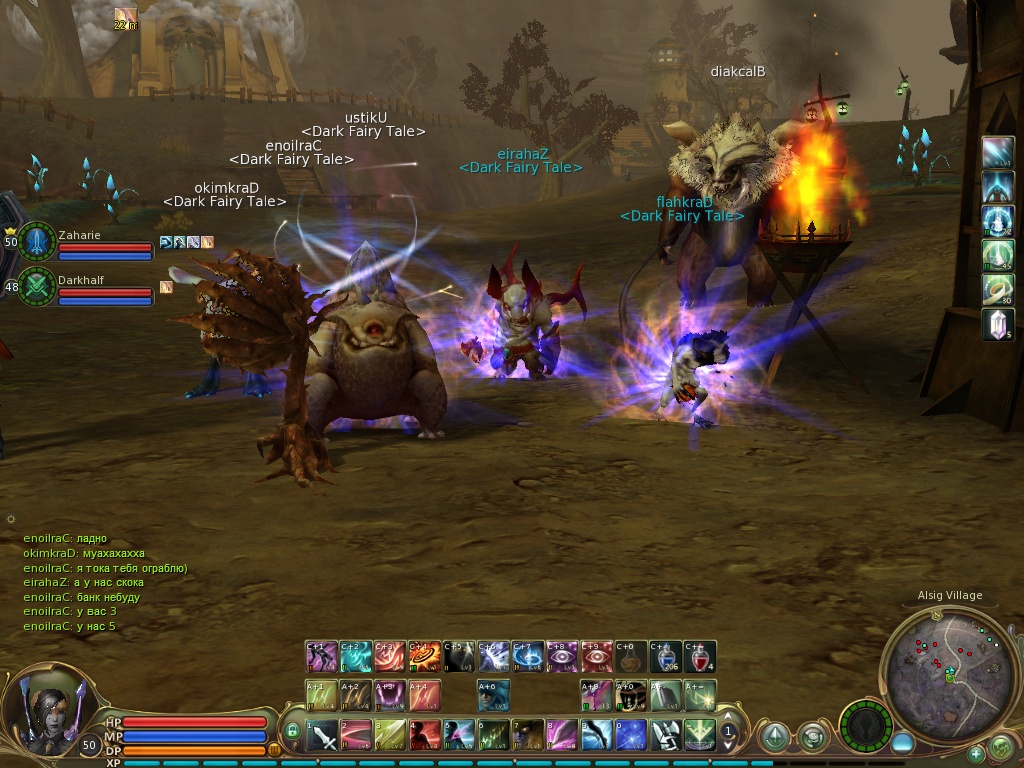Use the blue mana potion with 206 charges
Screen dimensions: 1024x768
pos(665,656)
